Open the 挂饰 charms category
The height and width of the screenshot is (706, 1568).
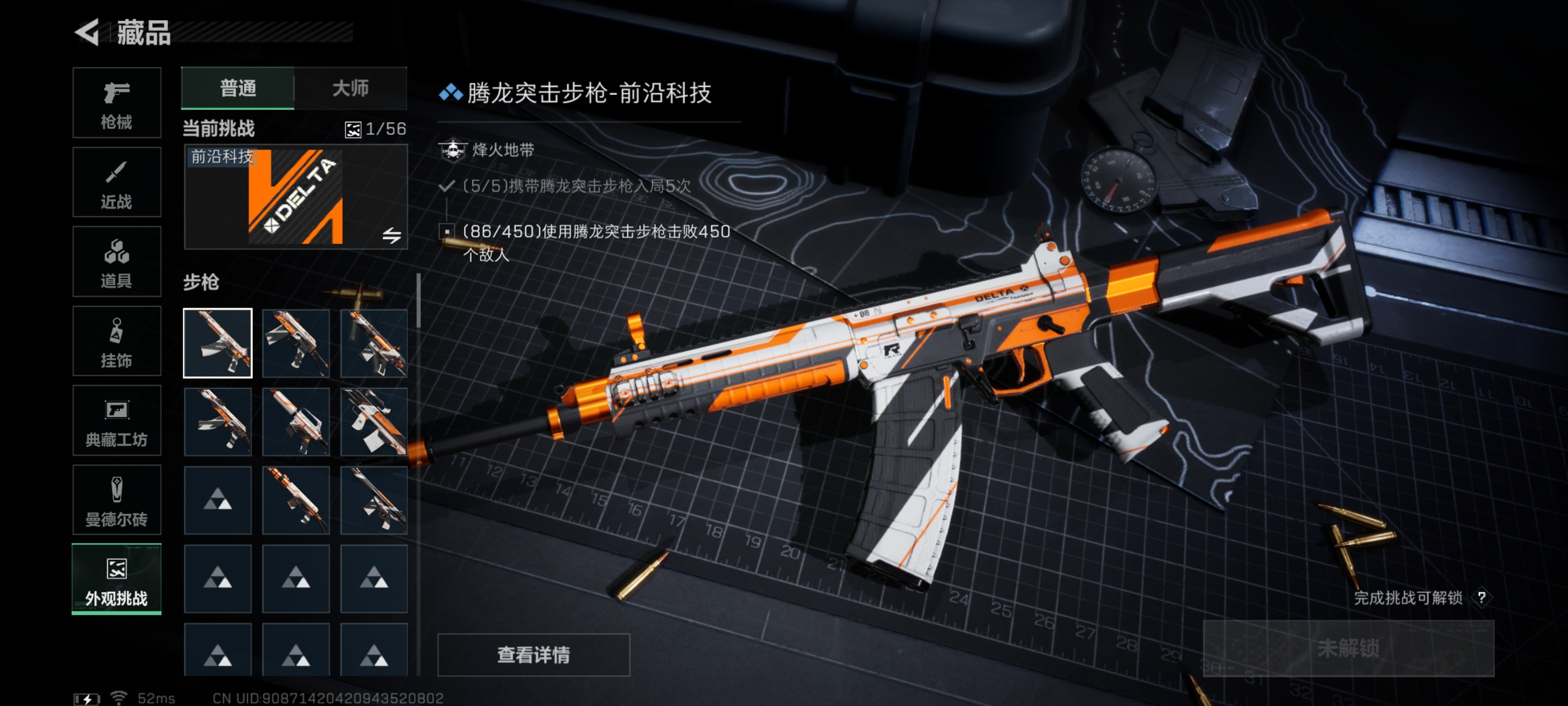click(x=116, y=341)
